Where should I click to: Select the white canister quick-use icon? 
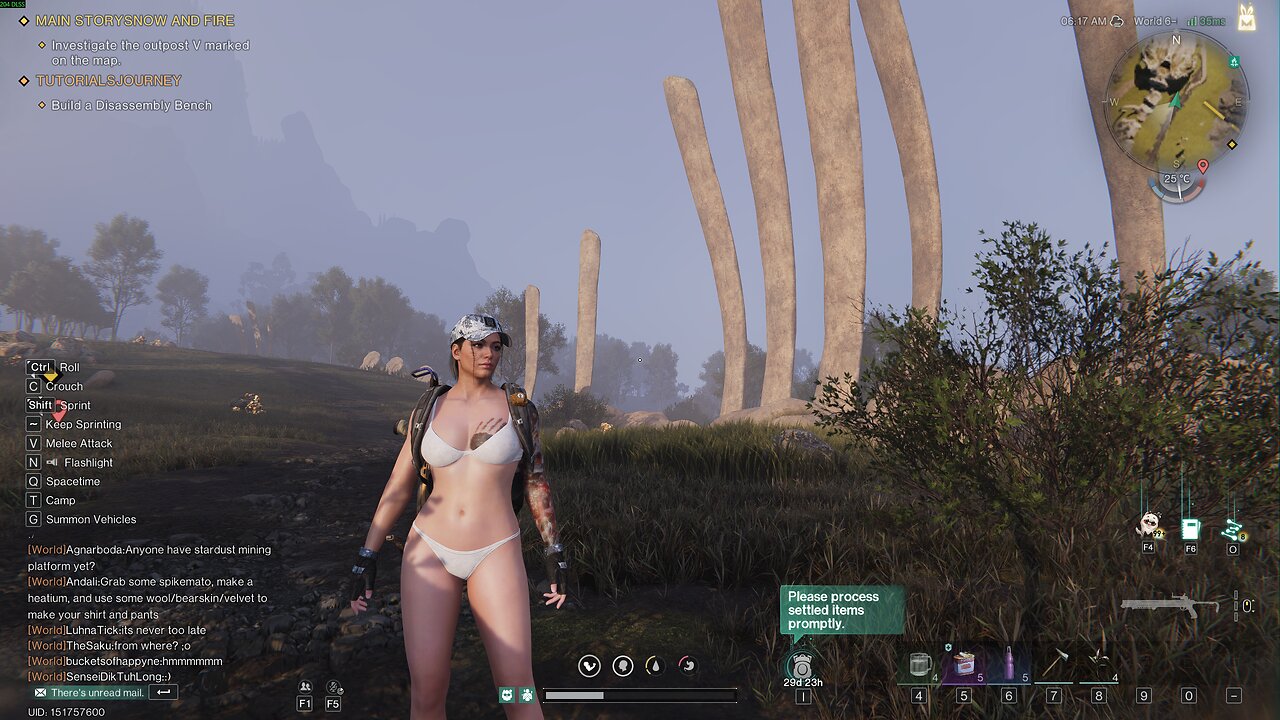pyautogui.click(x=1190, y=527)
